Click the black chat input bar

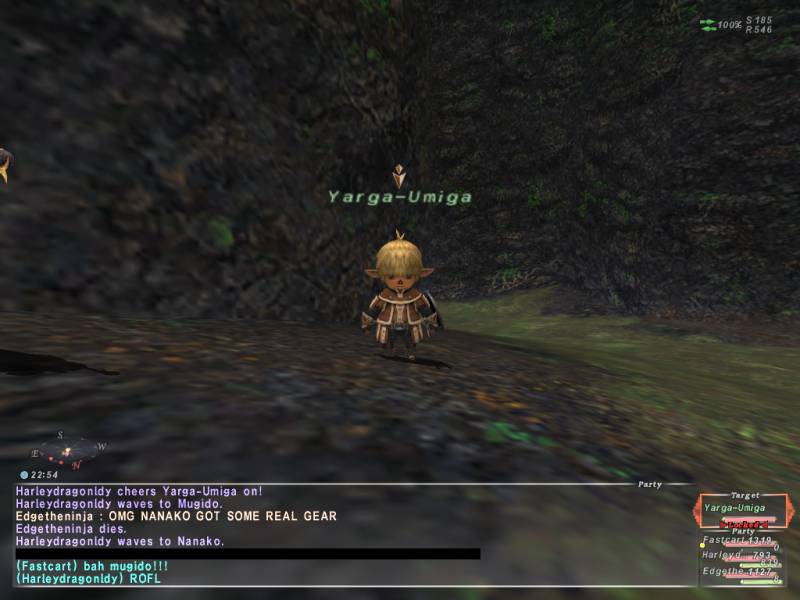(x=248, y=554)
